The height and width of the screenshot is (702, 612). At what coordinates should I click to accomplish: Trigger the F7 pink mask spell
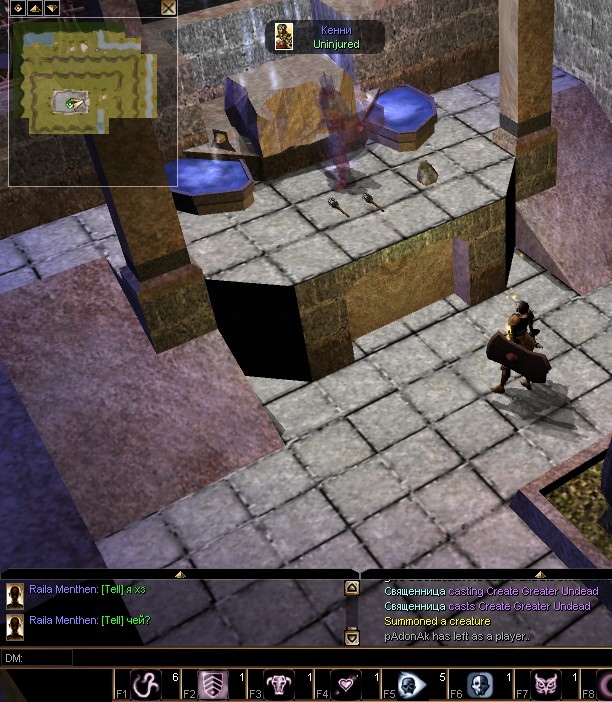tap(545, 685)
